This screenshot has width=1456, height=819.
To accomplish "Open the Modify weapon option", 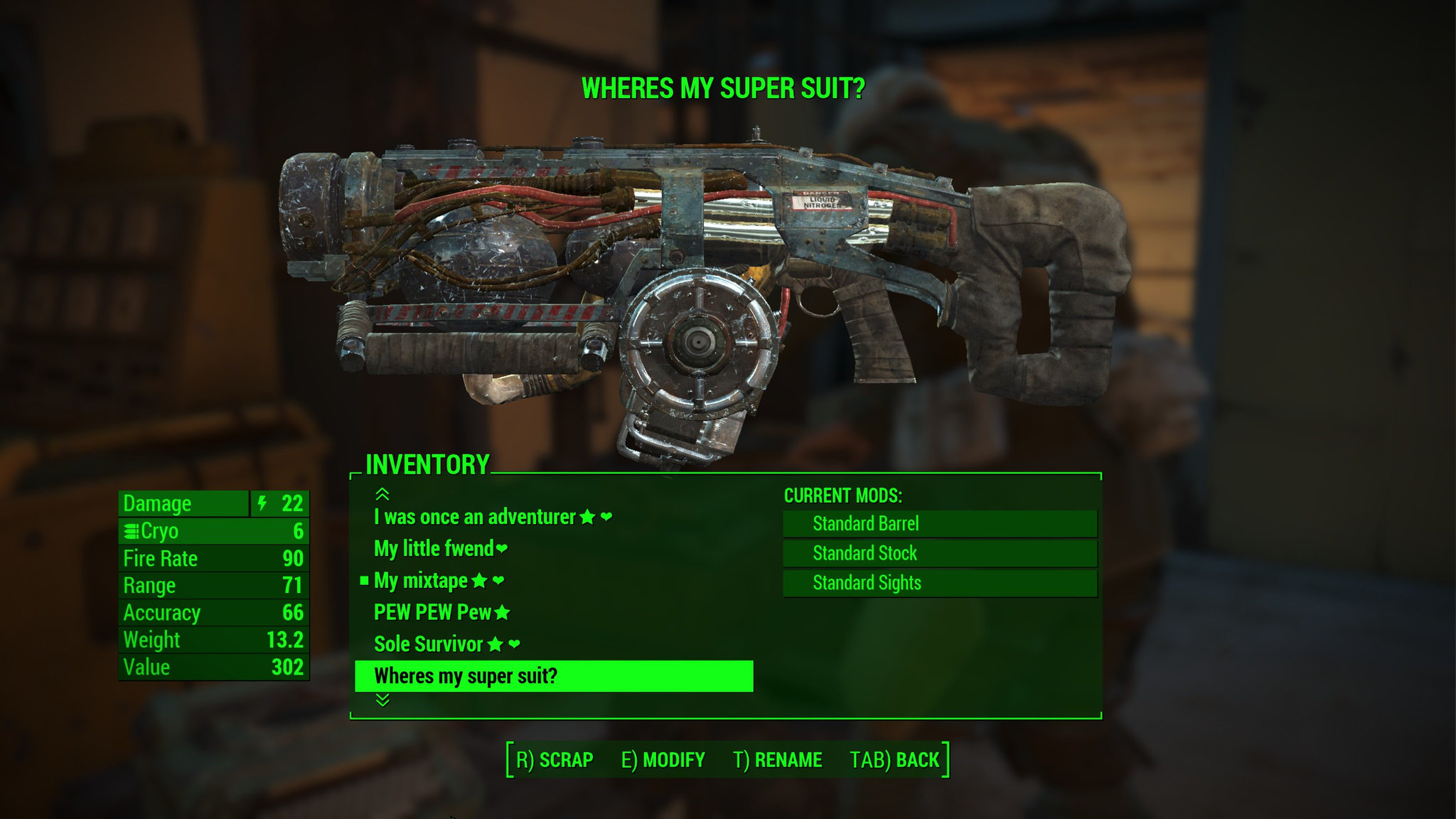I will click(x=663, y=760).
